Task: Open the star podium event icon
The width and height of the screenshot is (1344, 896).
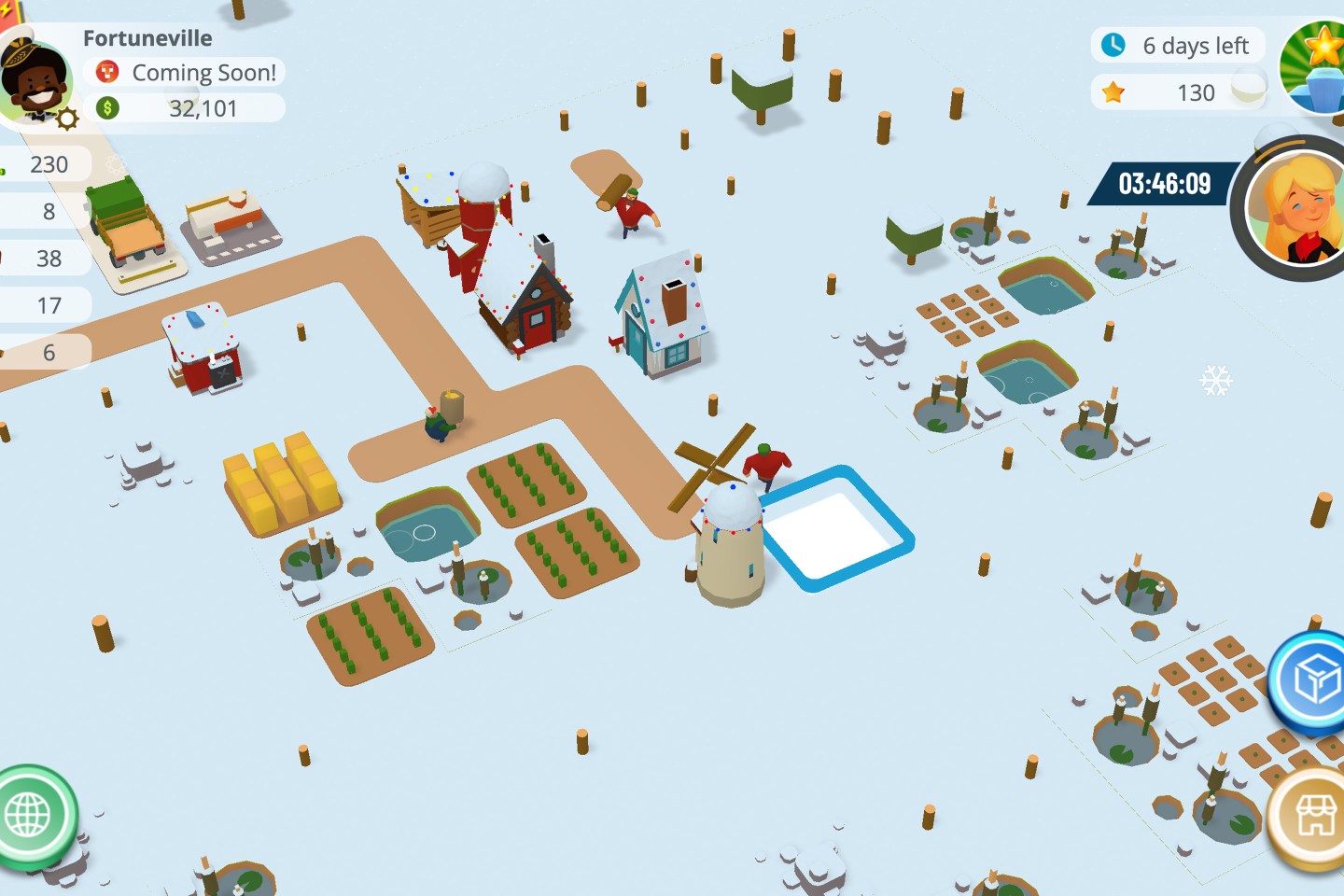Action: click(1318, 67)
